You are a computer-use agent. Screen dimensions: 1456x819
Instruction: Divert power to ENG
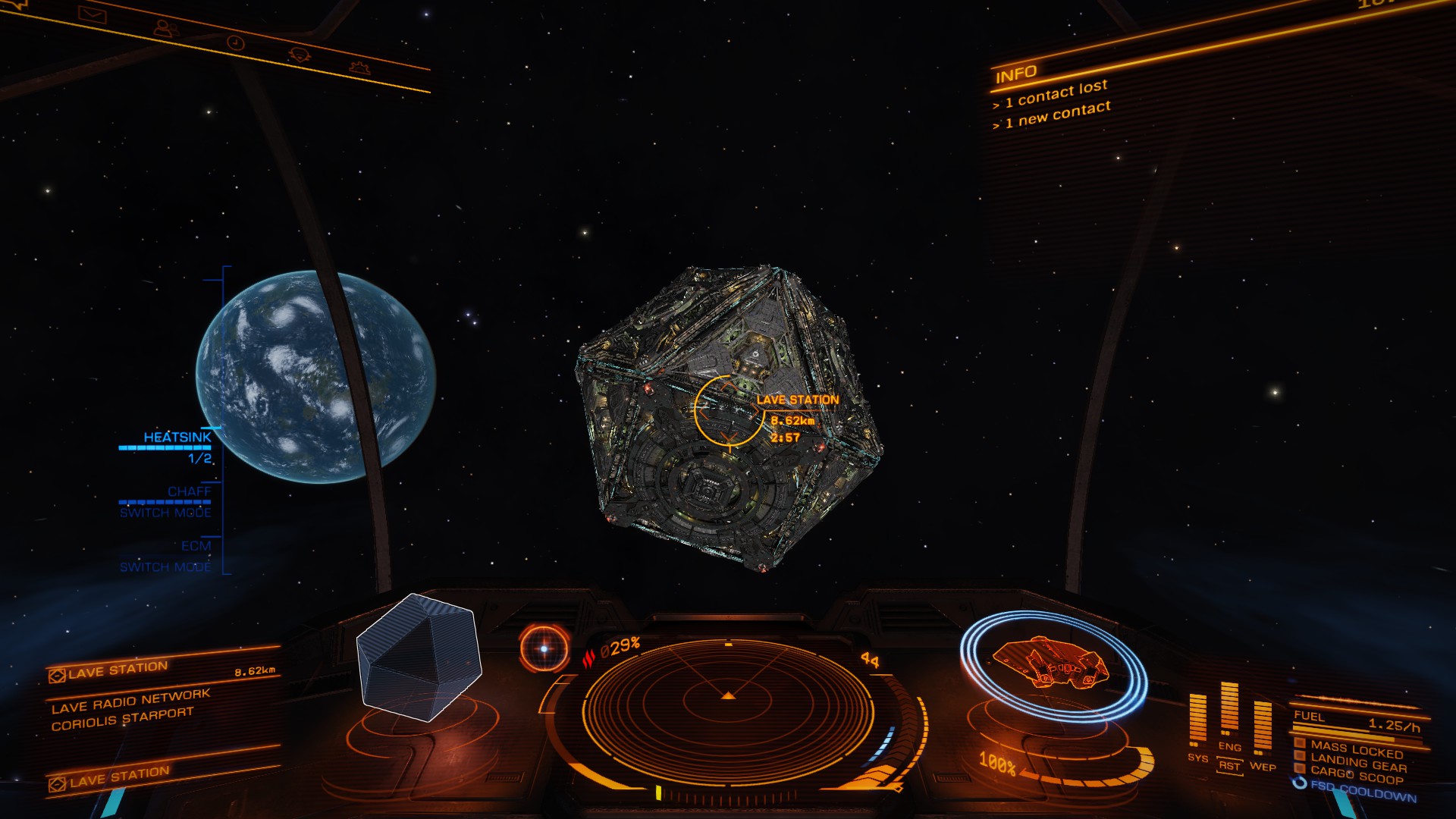1229,747
